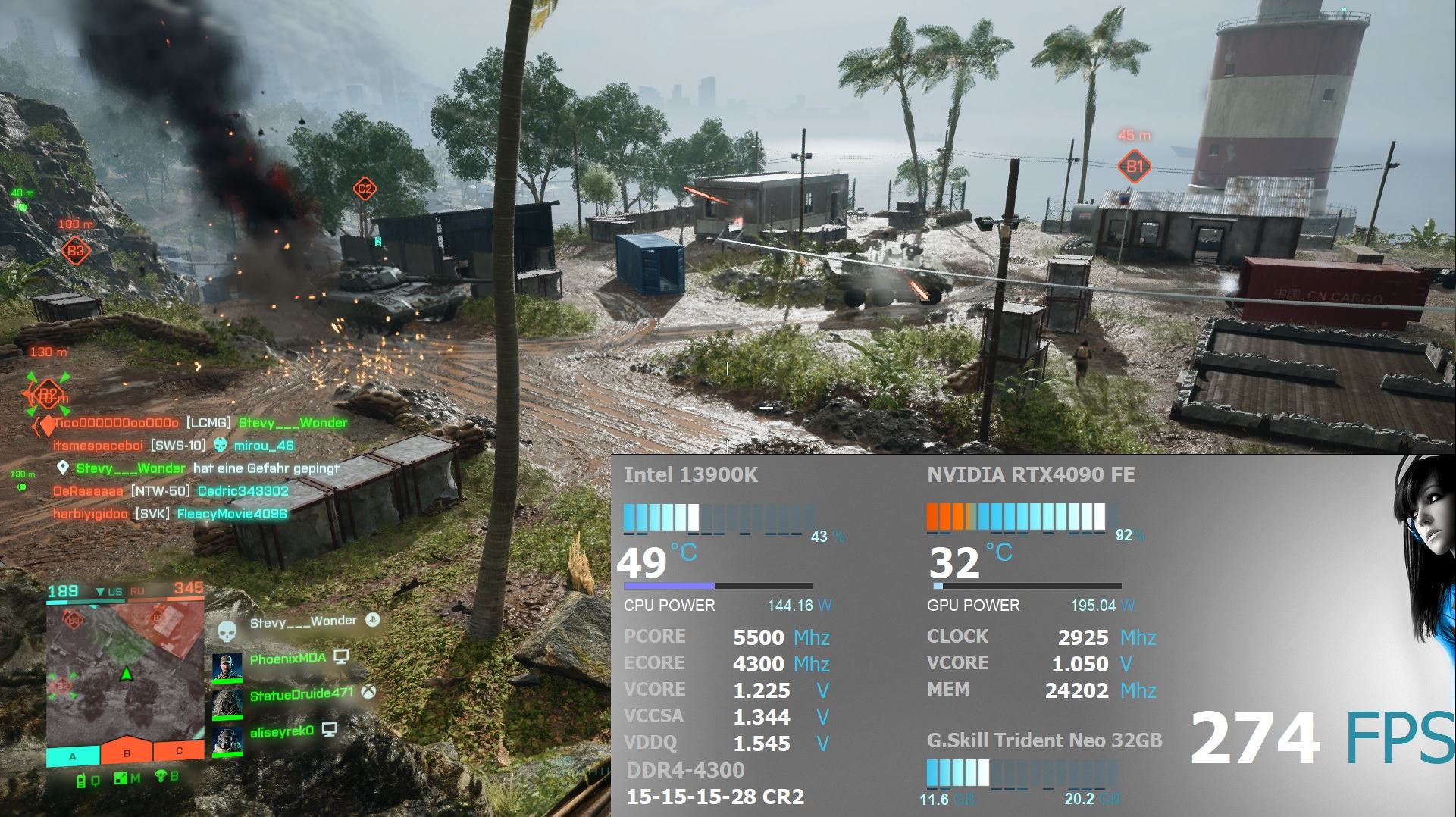Select the B3 objective marker
The image size is (1456, 817).
pos(75,250)
